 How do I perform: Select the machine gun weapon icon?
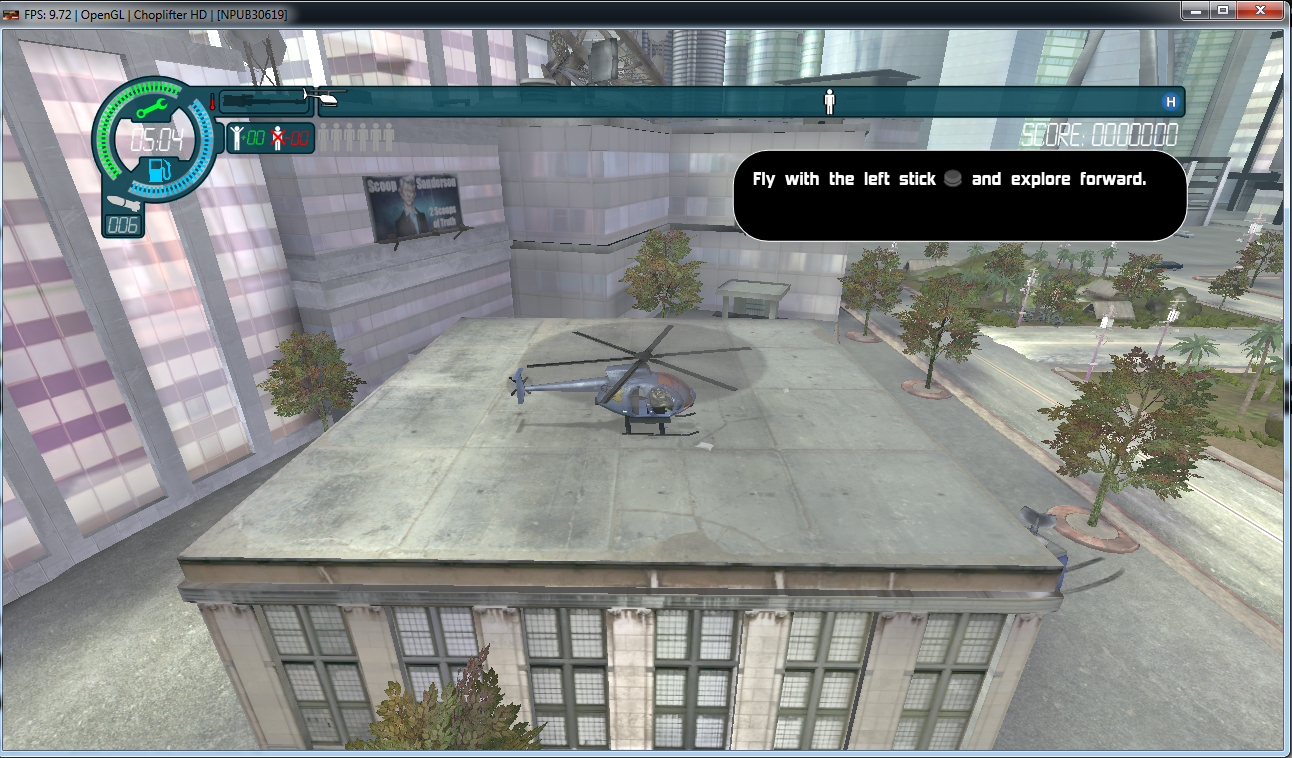262,101
